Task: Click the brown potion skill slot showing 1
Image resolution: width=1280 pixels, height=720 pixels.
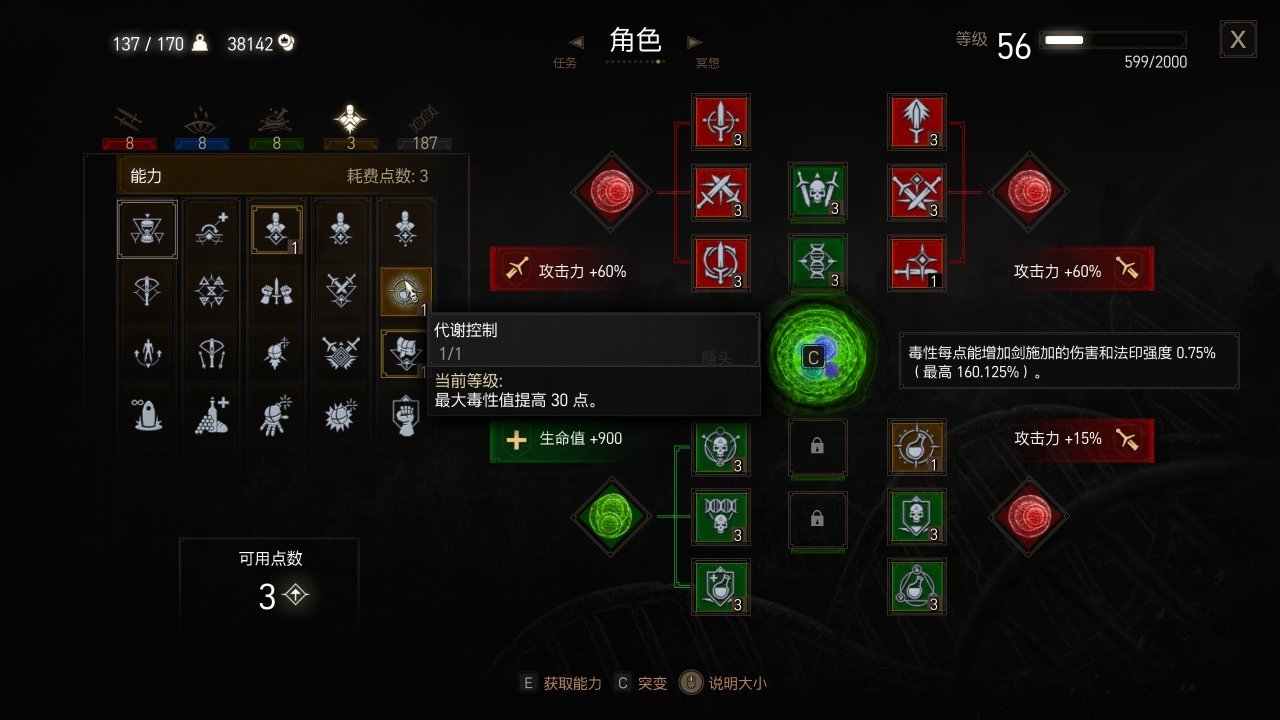Action: pos(917,447)
